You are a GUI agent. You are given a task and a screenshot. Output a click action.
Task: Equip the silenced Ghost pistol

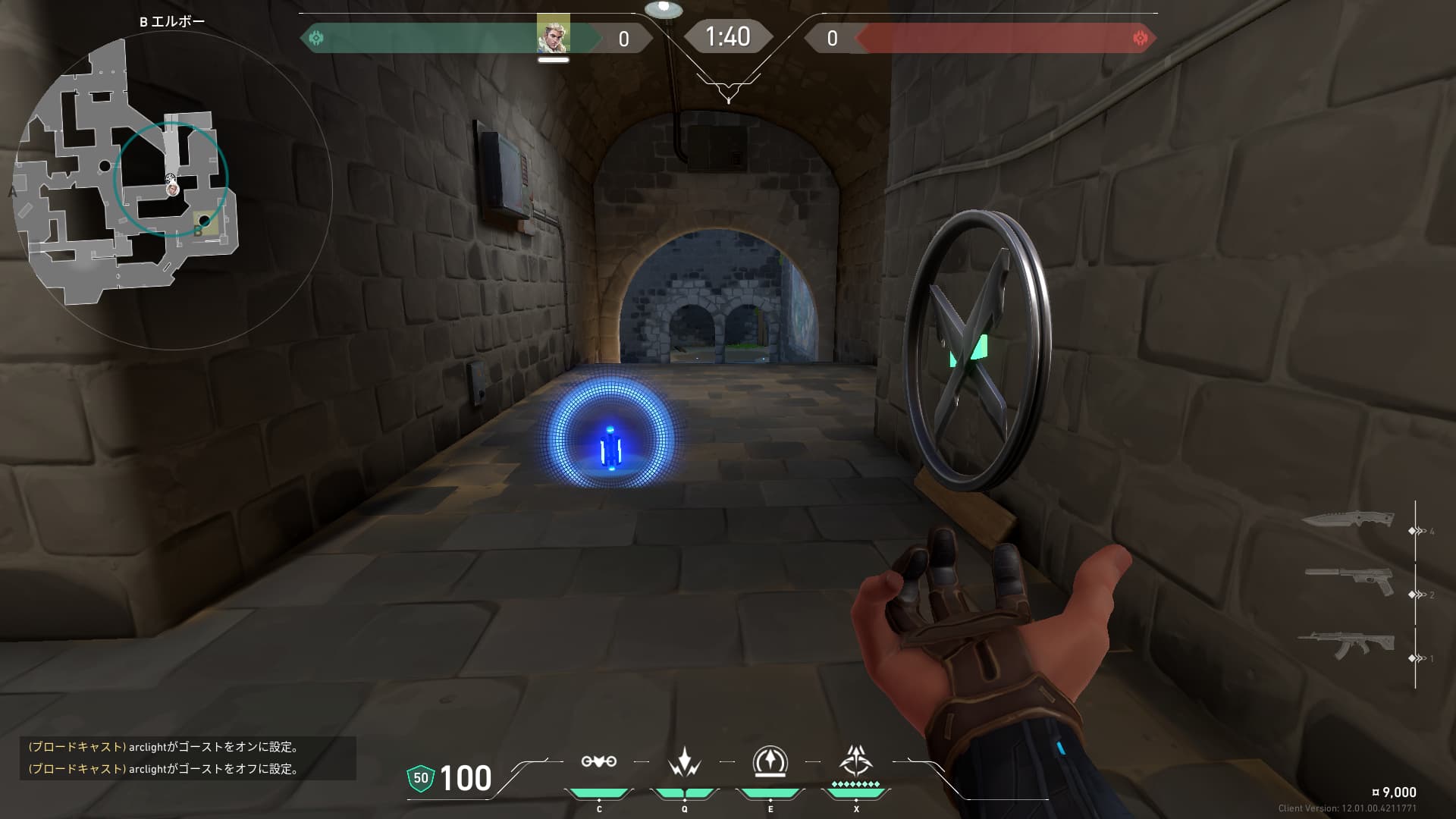point(1351,582)
